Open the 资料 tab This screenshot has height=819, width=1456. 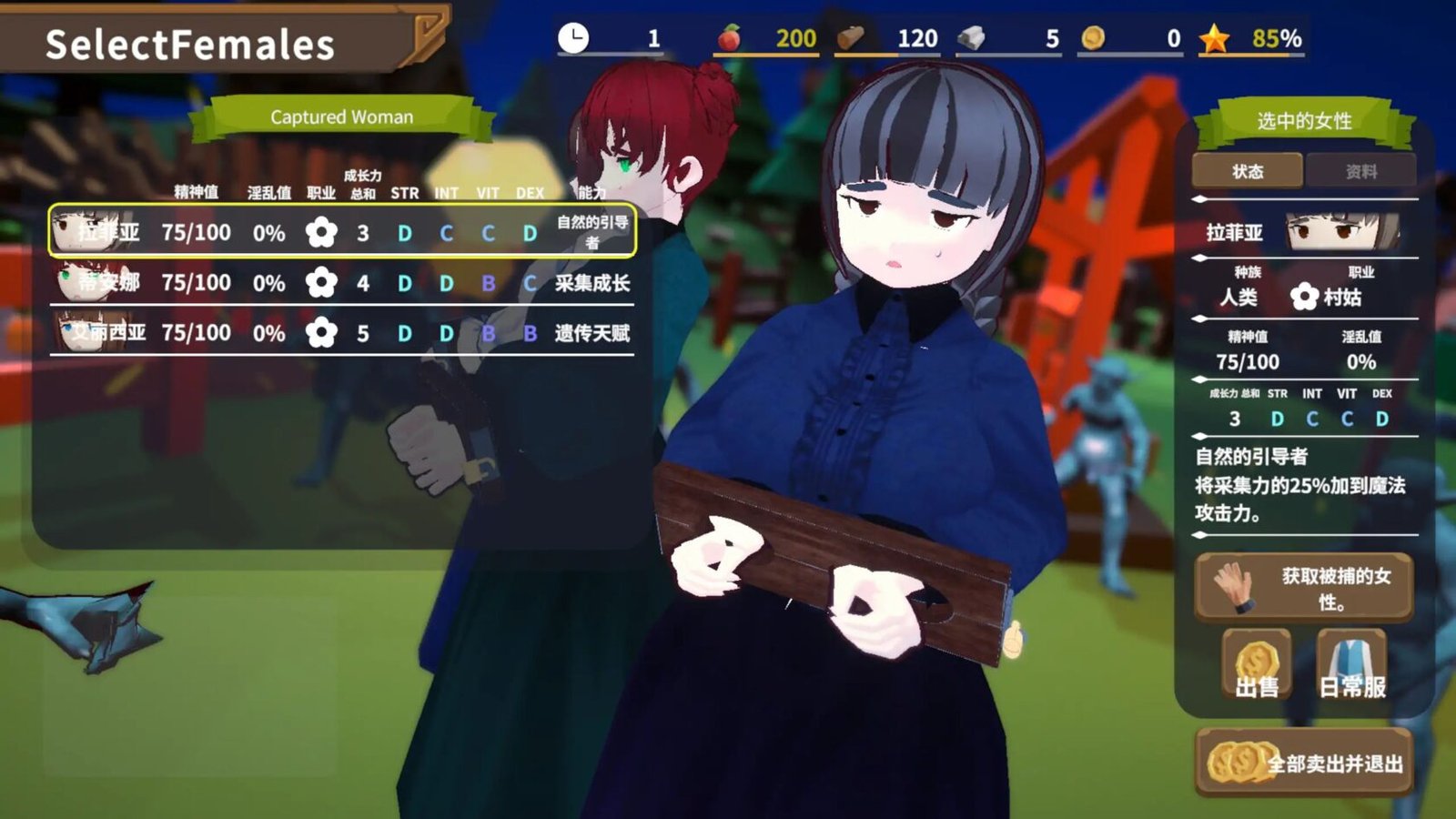coord(1360,171)
